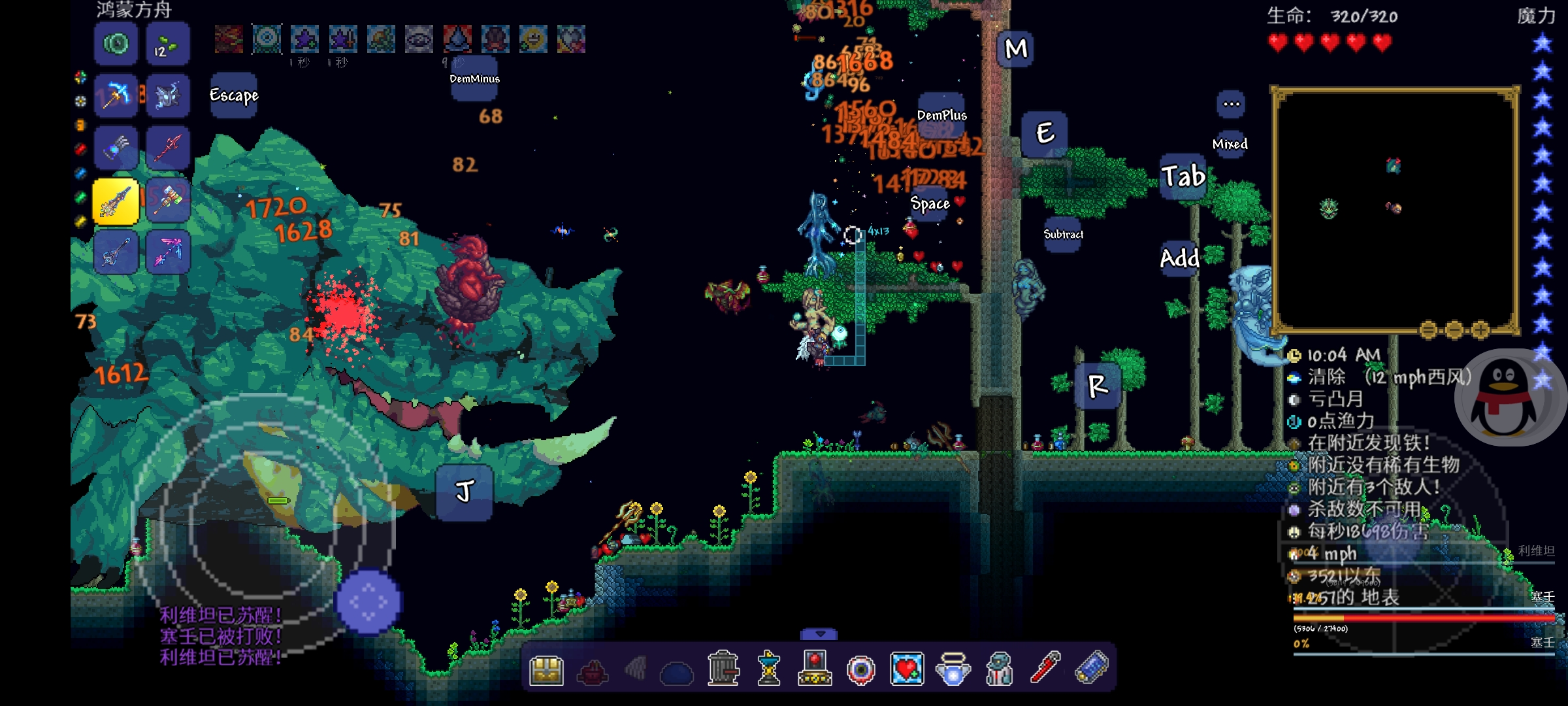Screen dimensions: 1568x706
Task: Click the eyeball icon in bottom bar
Action: [x=860, y=669]
